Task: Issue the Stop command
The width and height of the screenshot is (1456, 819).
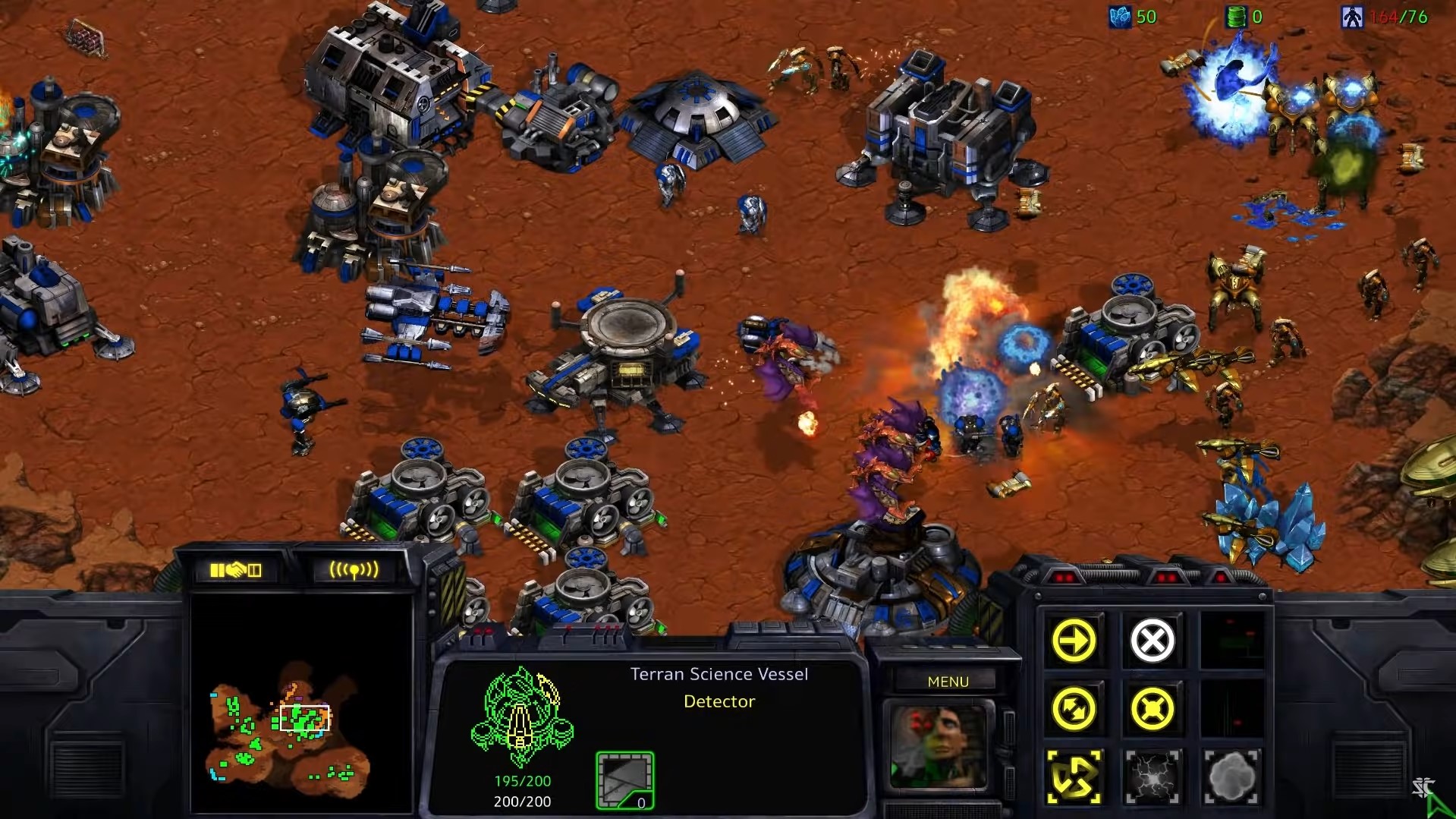Action: click(x=1152, y=641)
